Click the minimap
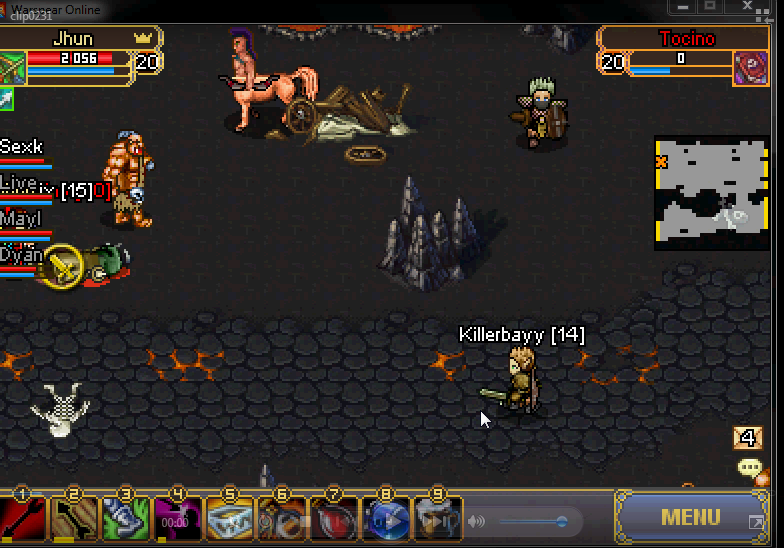This screenshot has height=548, width=784. coord(710,192)
